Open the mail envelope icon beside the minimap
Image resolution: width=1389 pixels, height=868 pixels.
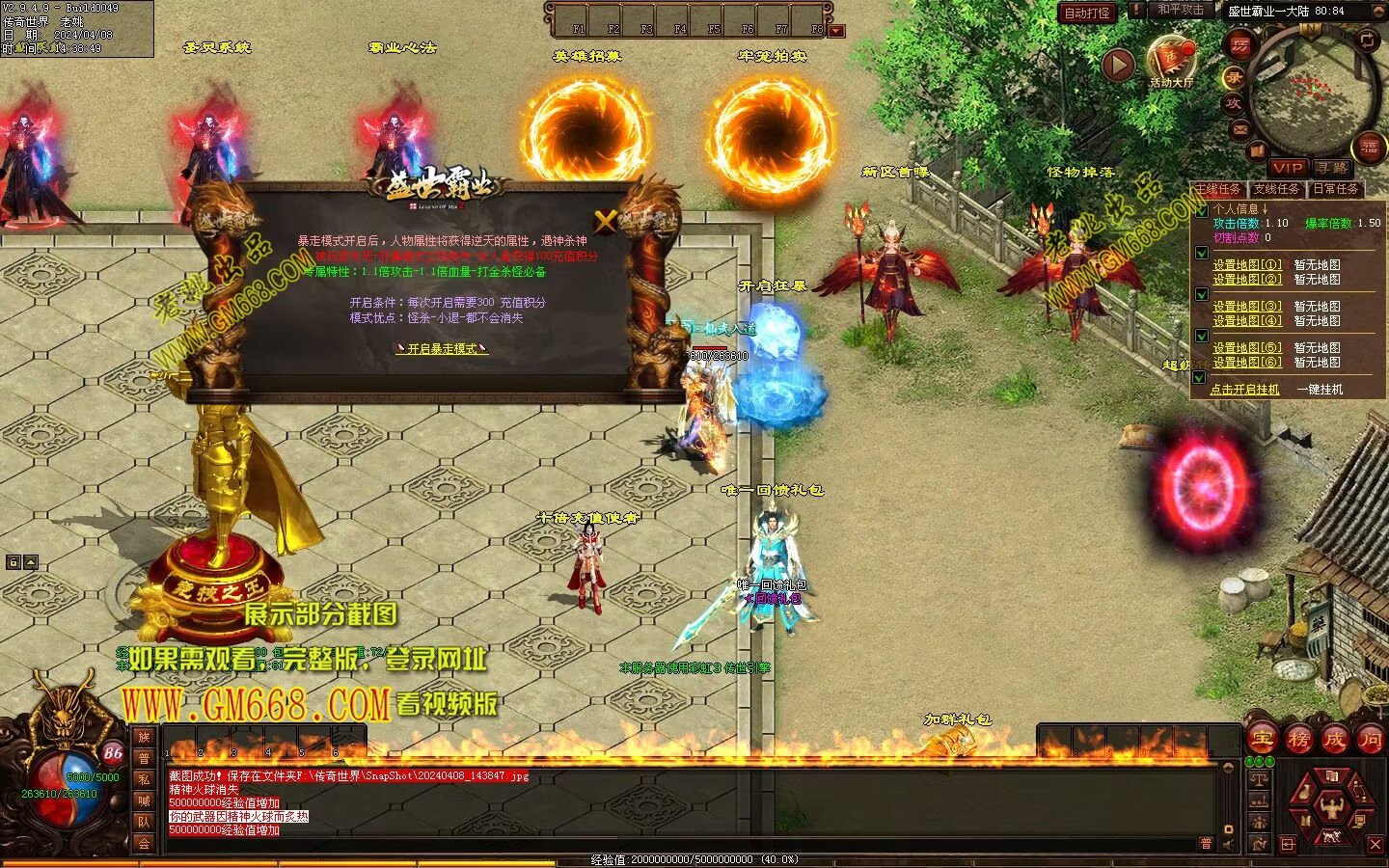point(1240,128)
